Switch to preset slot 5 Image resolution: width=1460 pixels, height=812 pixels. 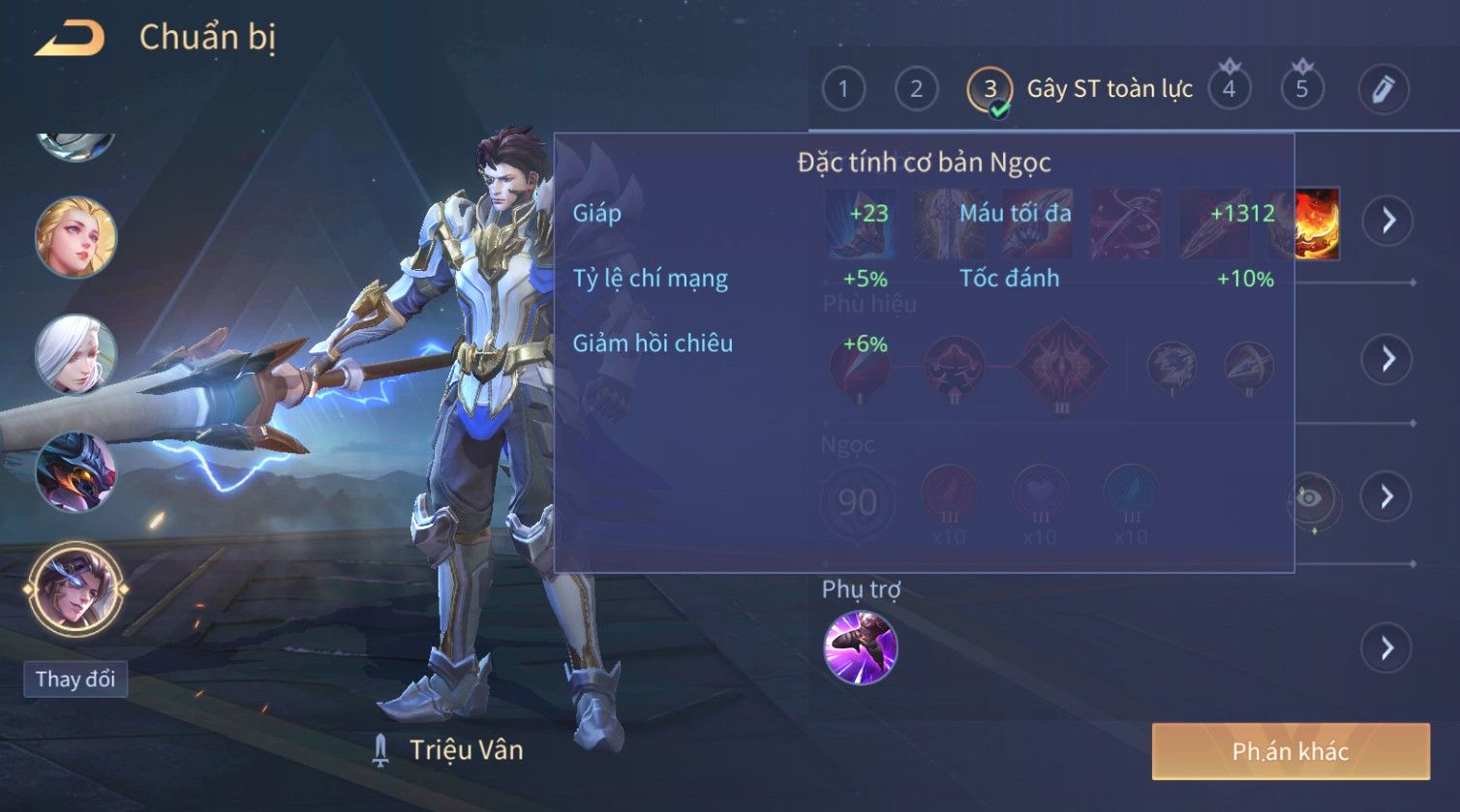pyautogui.click(x=1302, y=89)
